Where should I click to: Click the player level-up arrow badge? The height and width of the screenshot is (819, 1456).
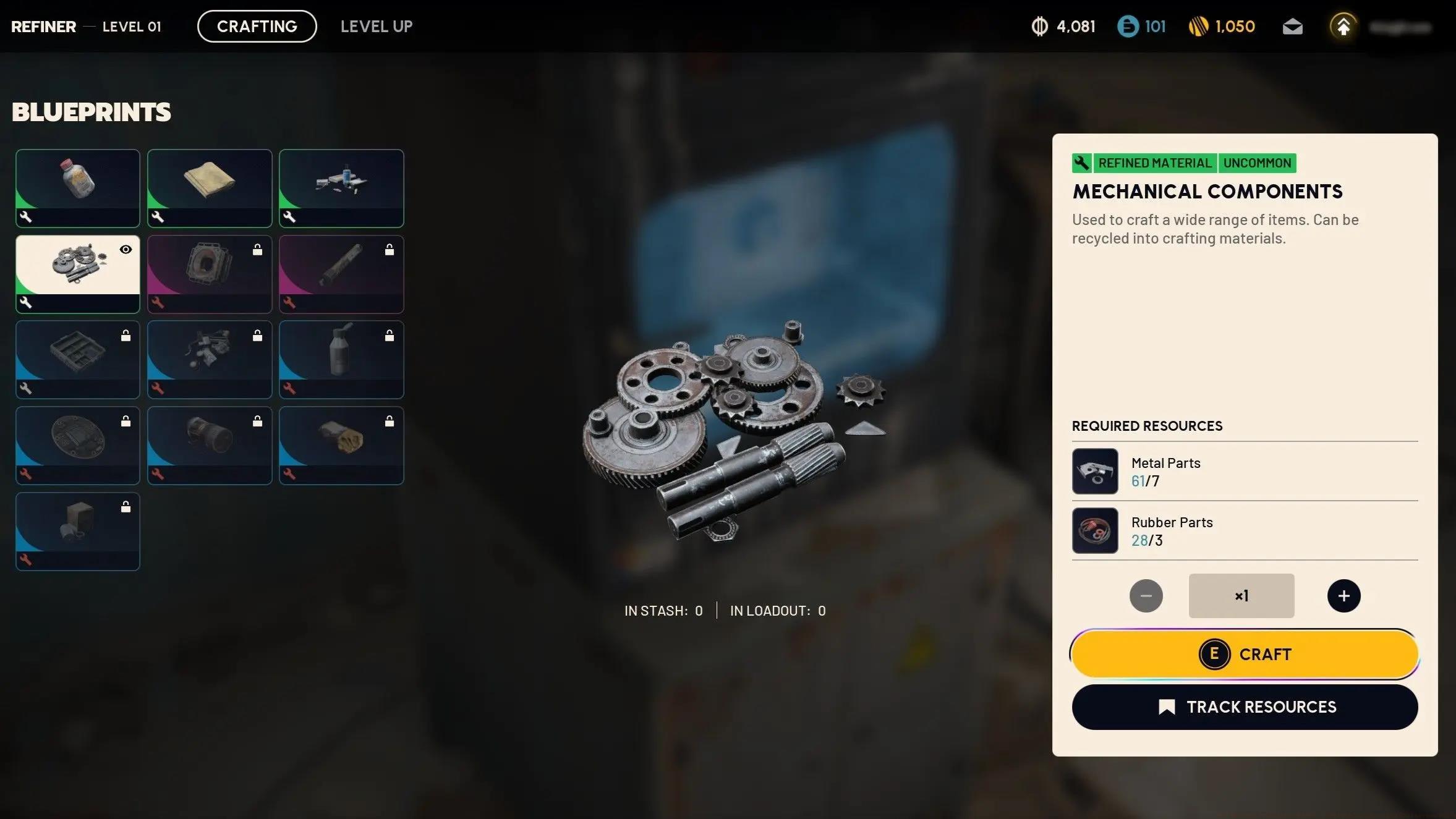coord(1343,27)
